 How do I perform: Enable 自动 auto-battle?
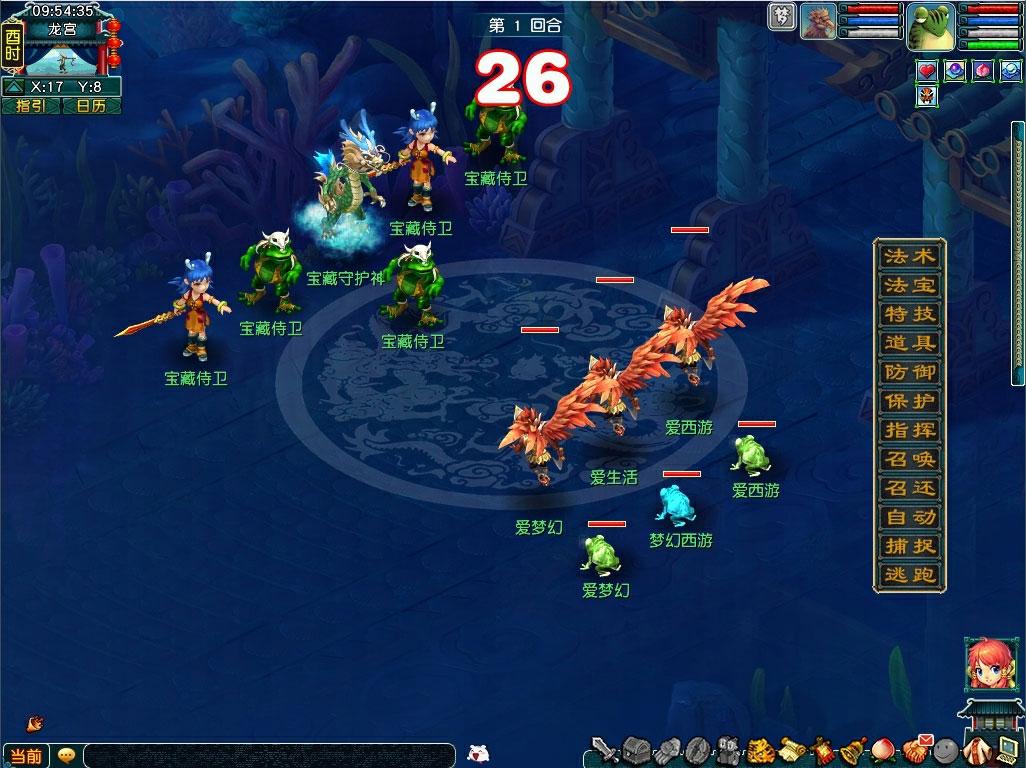point(909,517)
